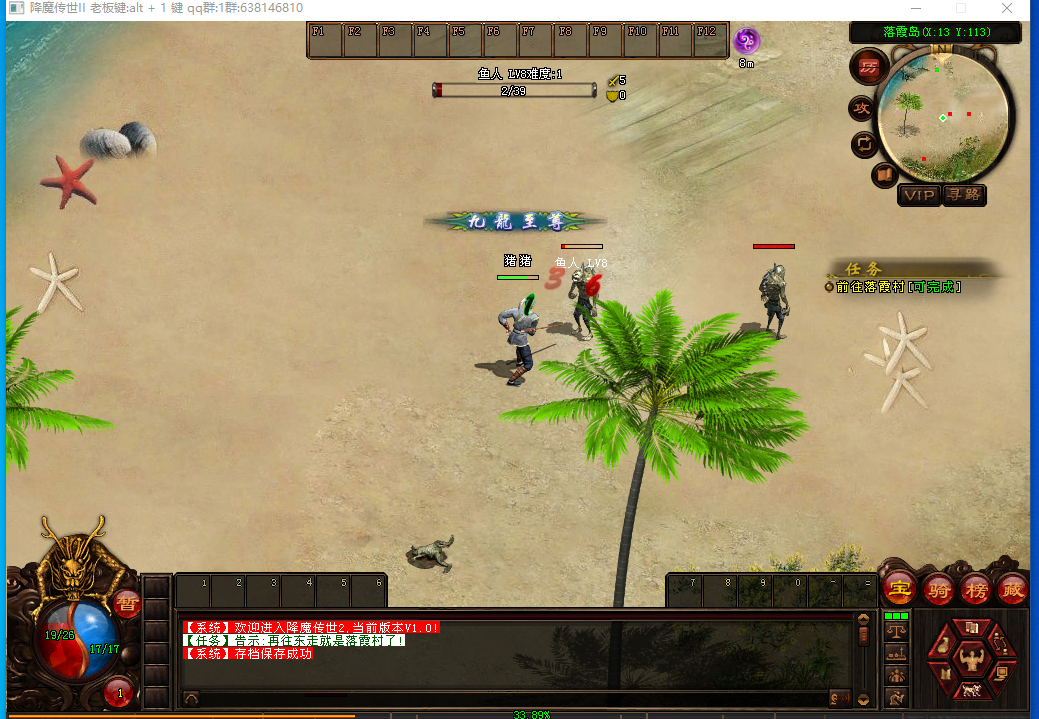Image resolution: width=1039 pixels, height=719 pixels.
Task: Open the 骑 mount button
Action: (938, 589)
